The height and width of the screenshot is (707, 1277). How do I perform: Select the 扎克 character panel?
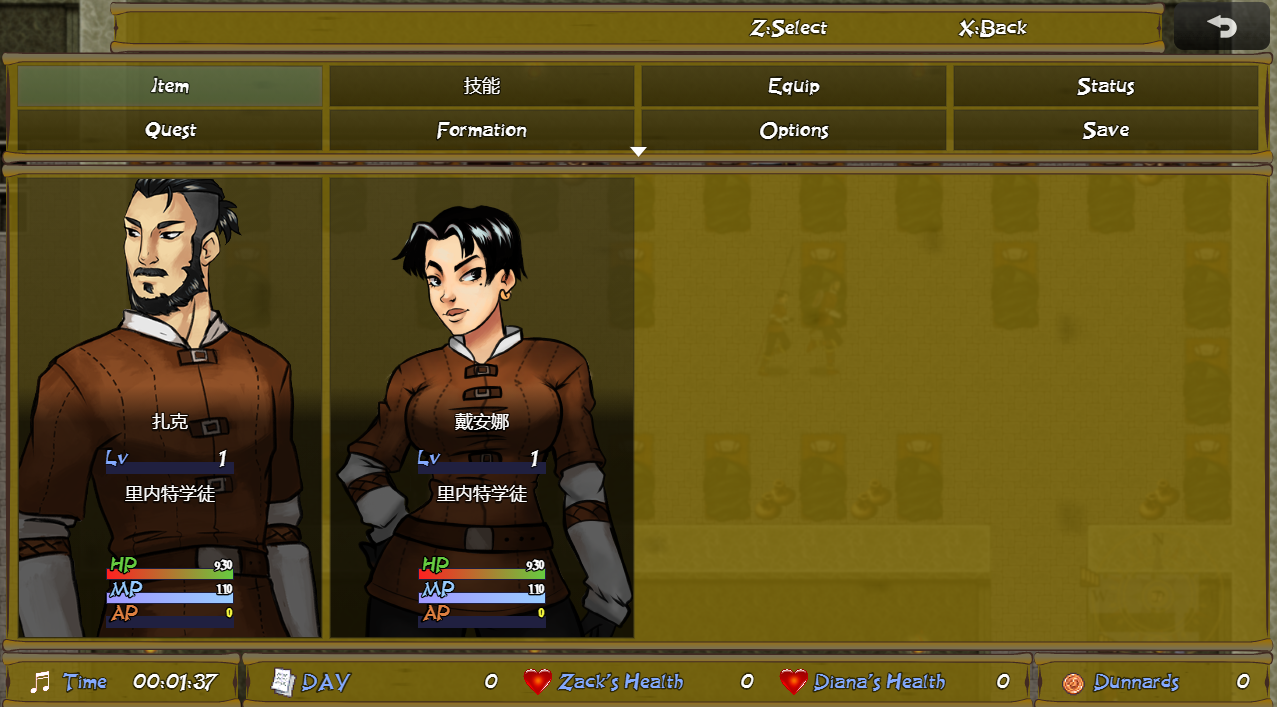click(170, 407)
